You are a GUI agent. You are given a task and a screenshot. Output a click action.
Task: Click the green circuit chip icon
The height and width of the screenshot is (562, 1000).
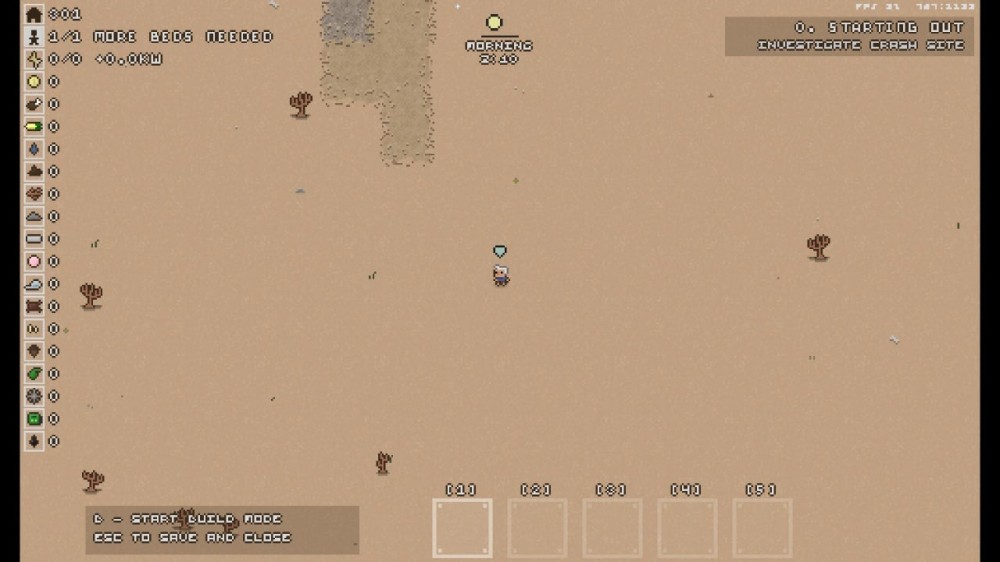tap(34, 419)
